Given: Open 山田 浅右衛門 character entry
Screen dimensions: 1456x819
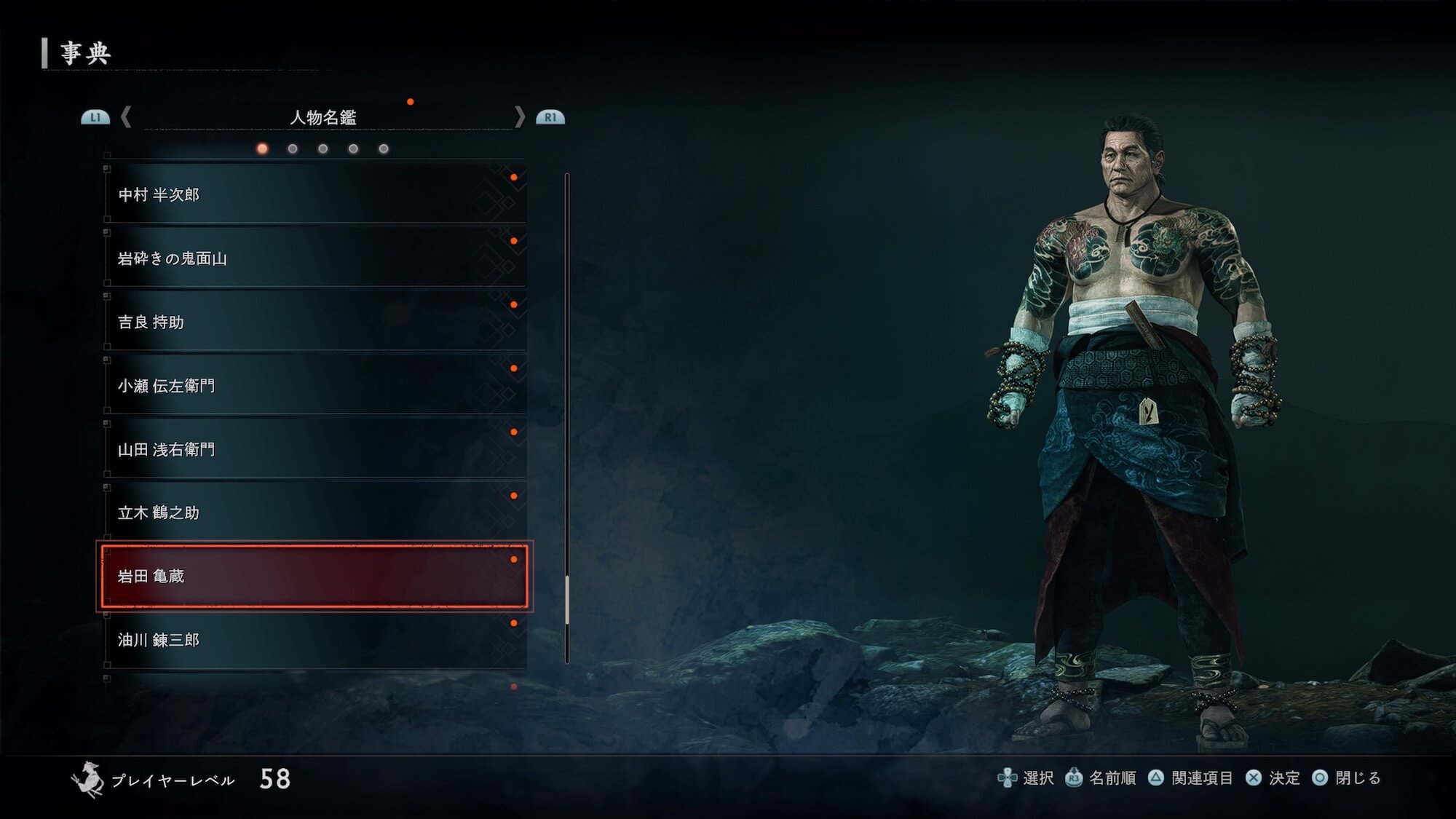Looking at the screenshot, I should tap(314, 449).
